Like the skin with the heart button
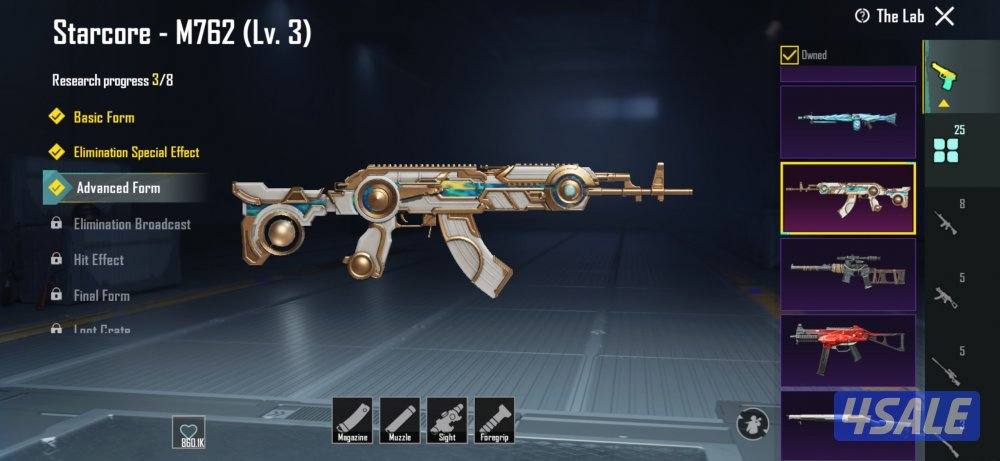 click(x=188, y=428)
